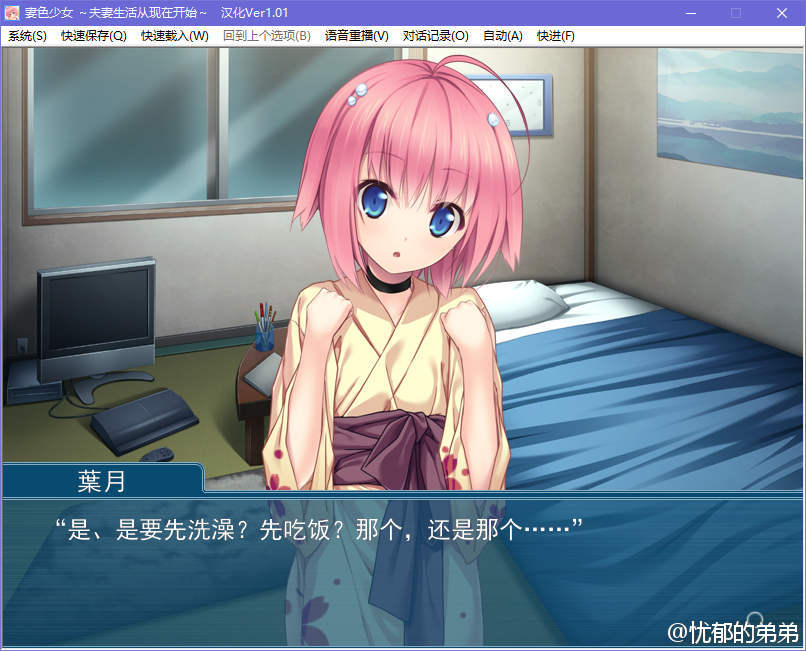The image size is (806, 651).
Task: Click 快进(F) fast forward
Action: 556,36
